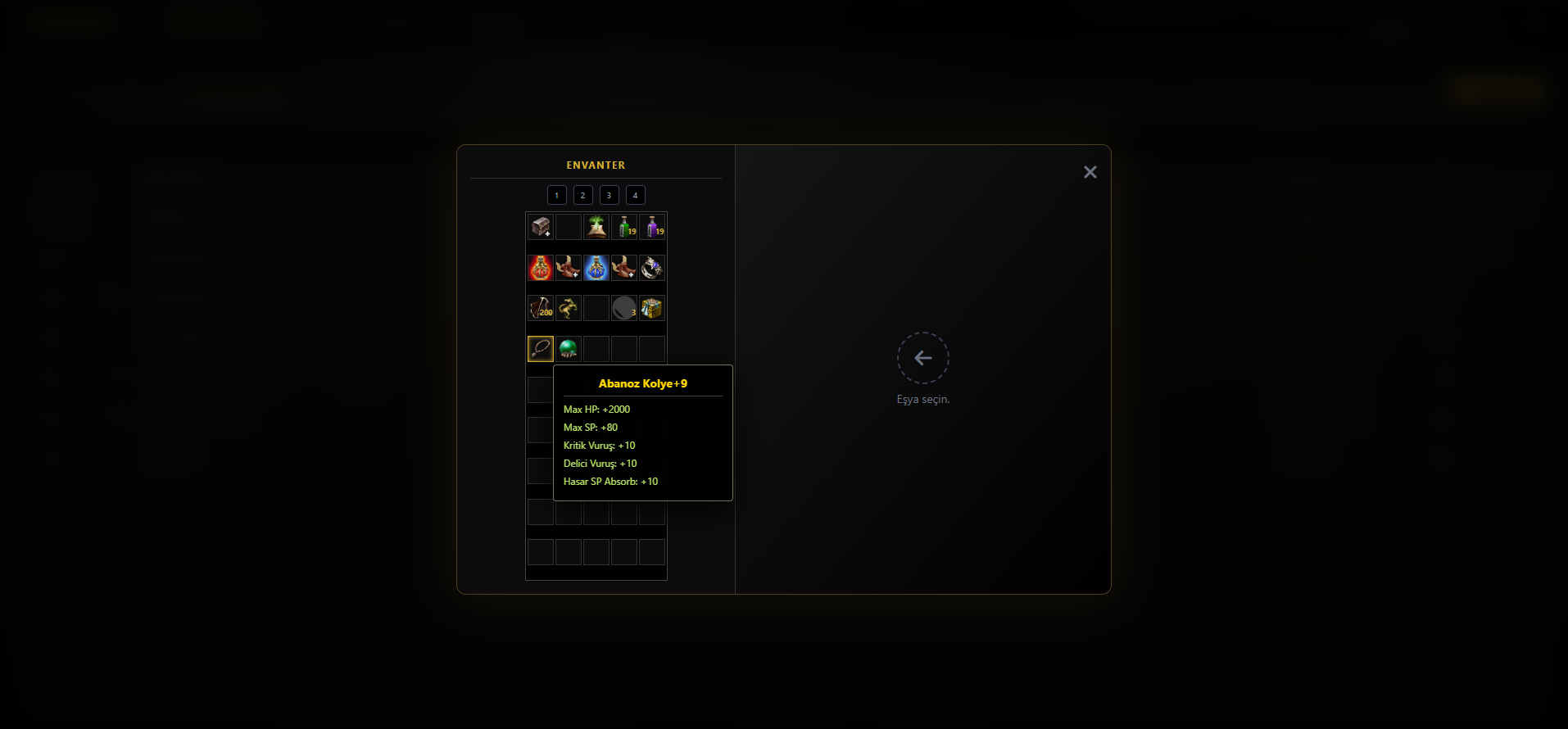Viewport: 1568px width, 729px height.
Task: Pick the green orb item
Action: click(569, 349)
